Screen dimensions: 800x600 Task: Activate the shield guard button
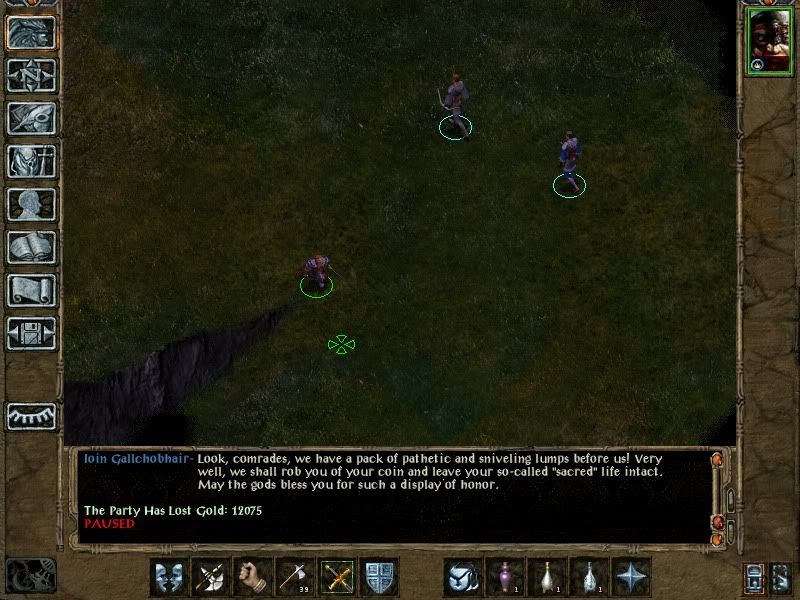point(379,577)
